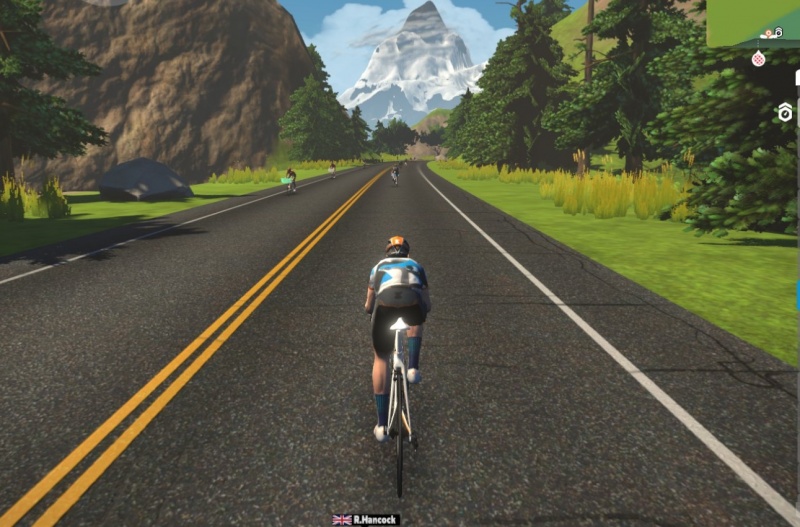Select the R.Hancock rider name tag
The image size is (800, 527).
(x=367, y=520)
